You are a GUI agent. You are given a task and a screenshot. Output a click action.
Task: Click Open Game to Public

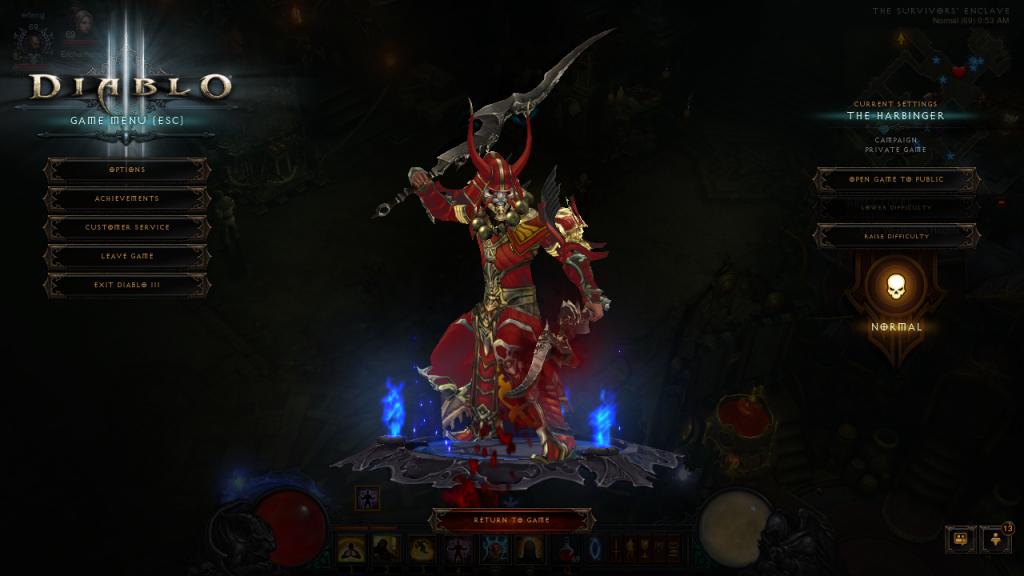click(x=896, y=180)
